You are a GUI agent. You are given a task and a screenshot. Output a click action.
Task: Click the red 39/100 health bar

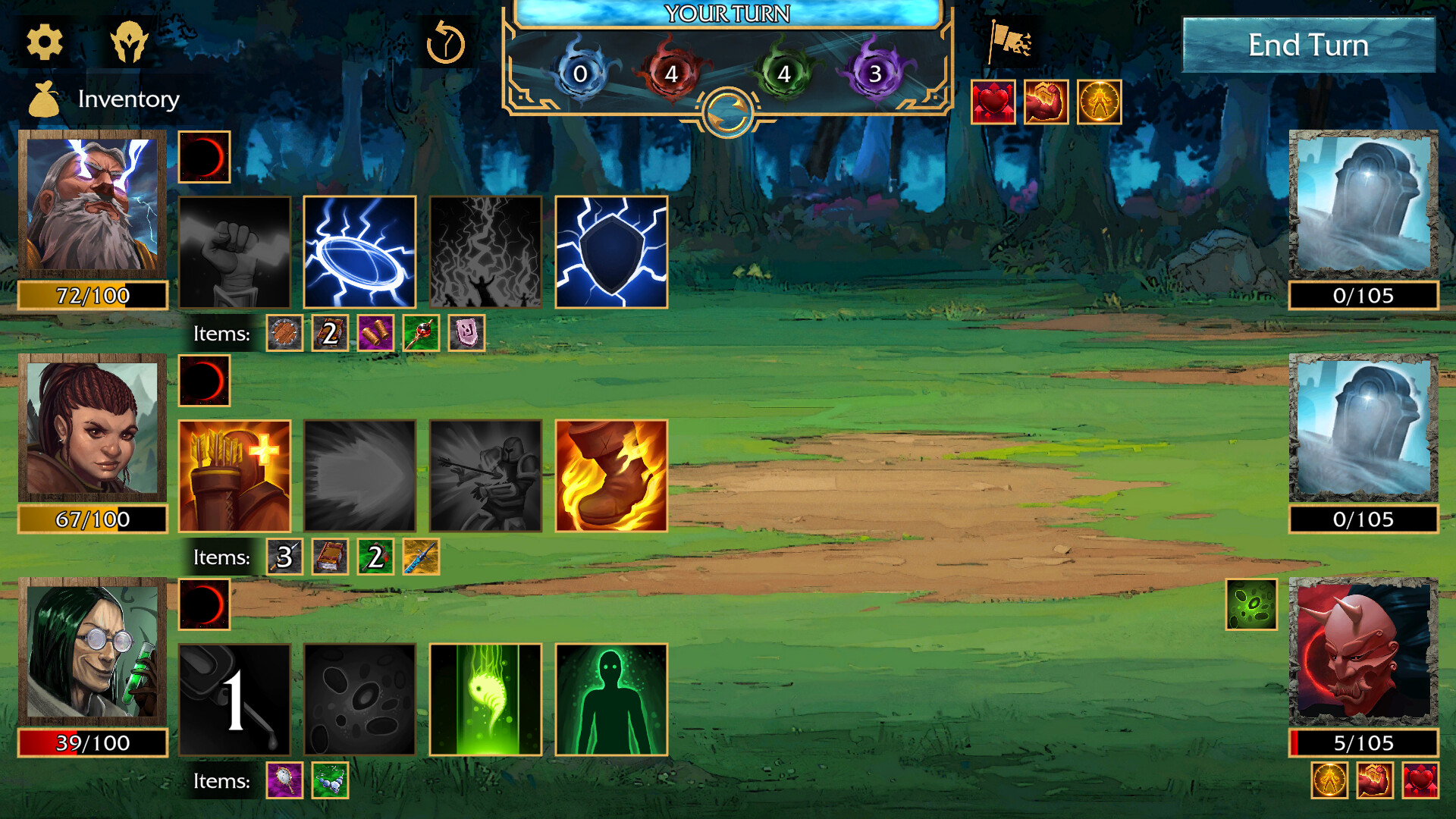click(91, 743)
